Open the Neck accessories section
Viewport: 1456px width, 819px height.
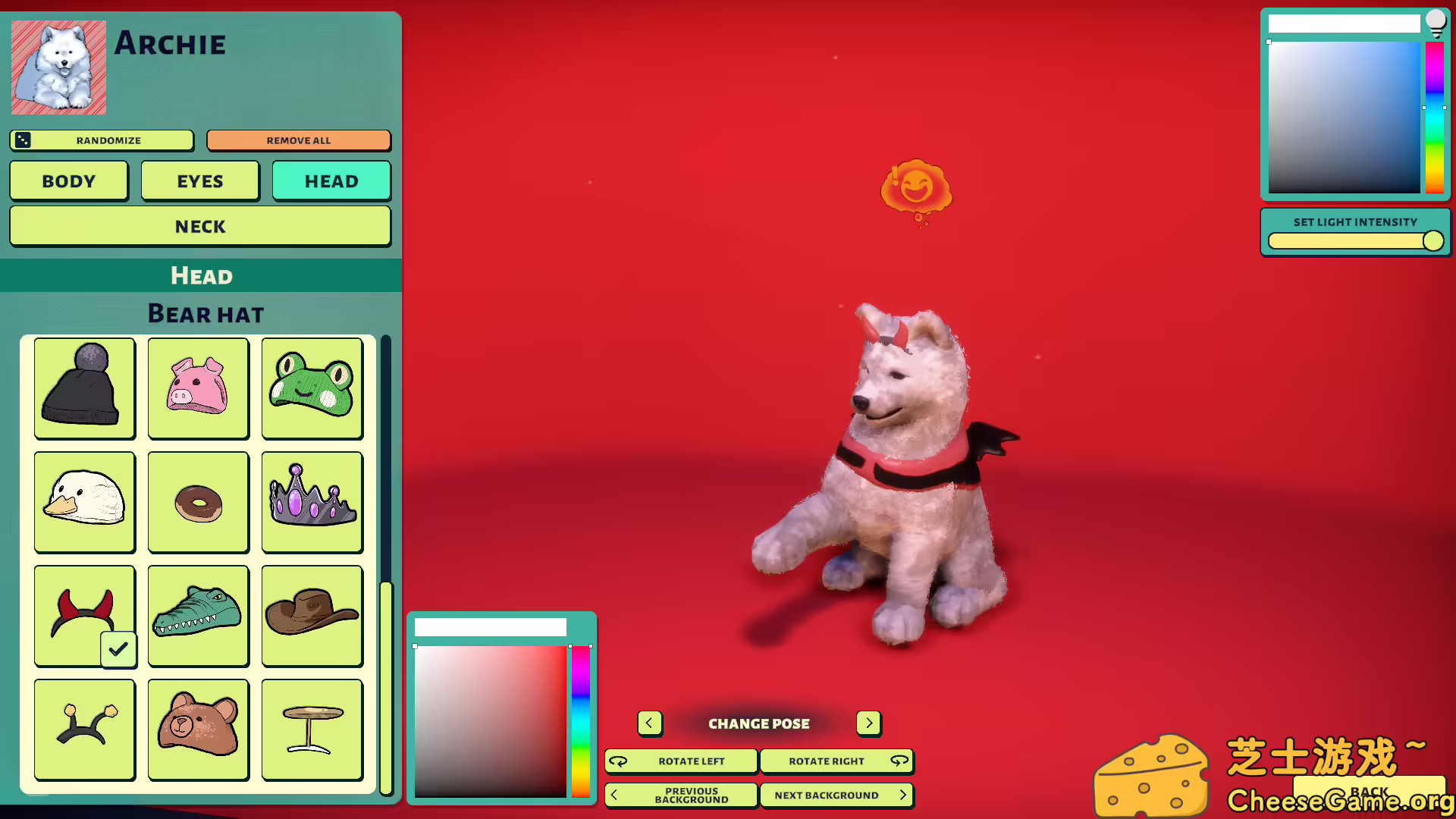click(x=199, y=226)
